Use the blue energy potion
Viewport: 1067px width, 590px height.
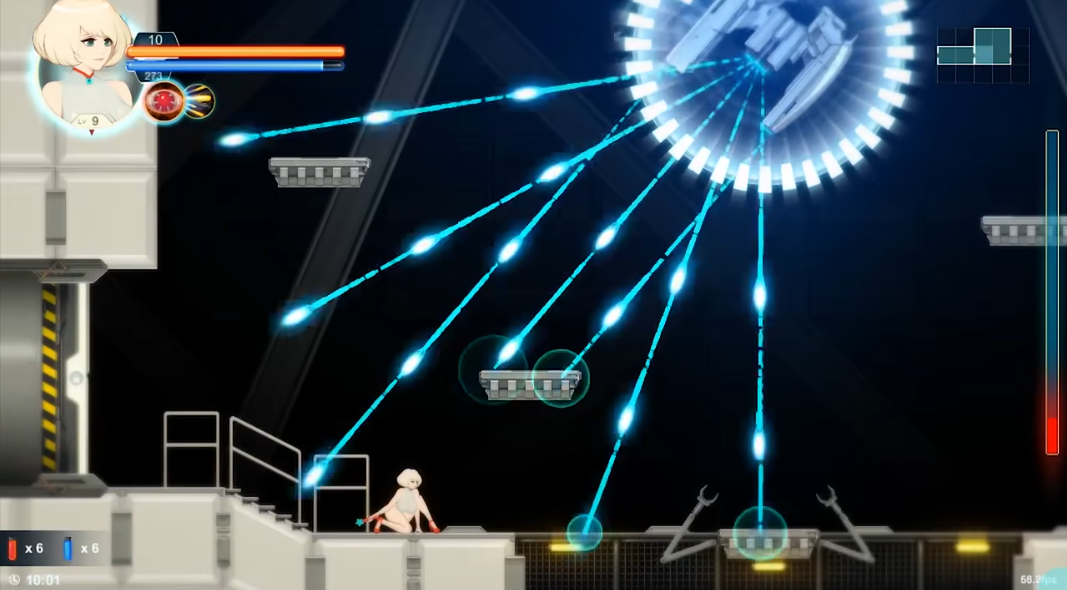point(68,548)
